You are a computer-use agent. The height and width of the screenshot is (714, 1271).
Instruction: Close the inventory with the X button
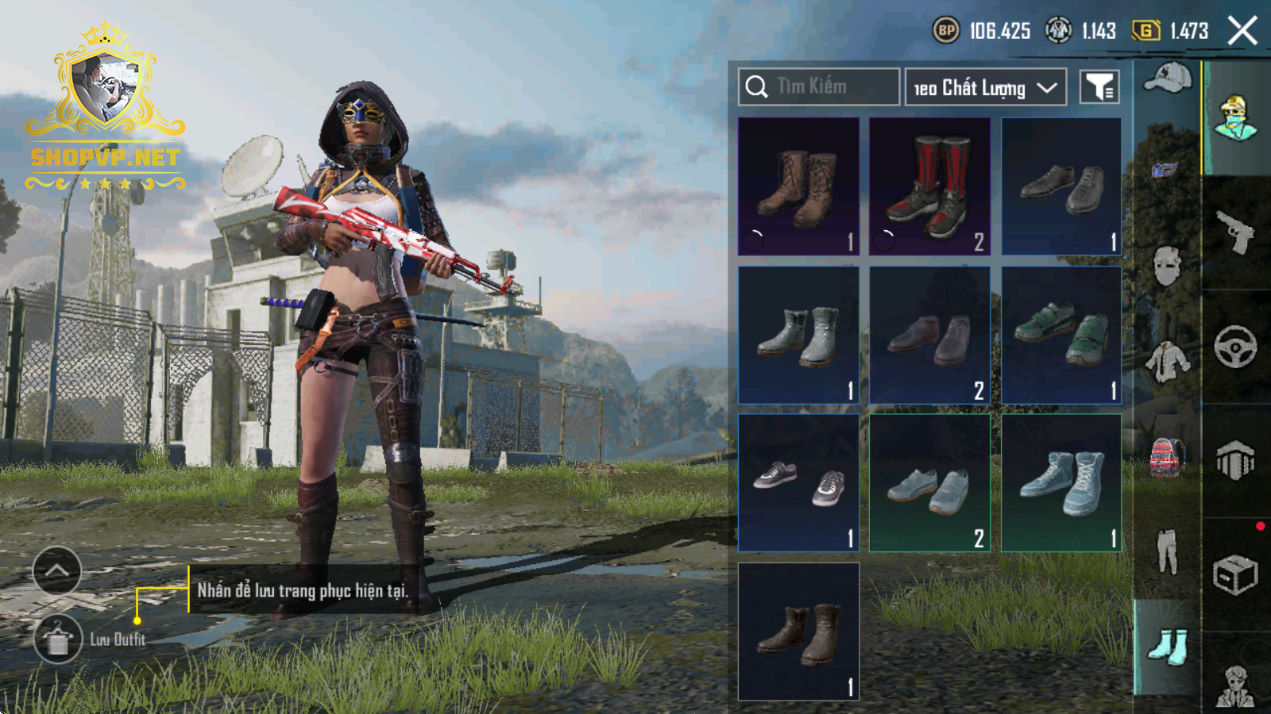tap(1242, 31)
